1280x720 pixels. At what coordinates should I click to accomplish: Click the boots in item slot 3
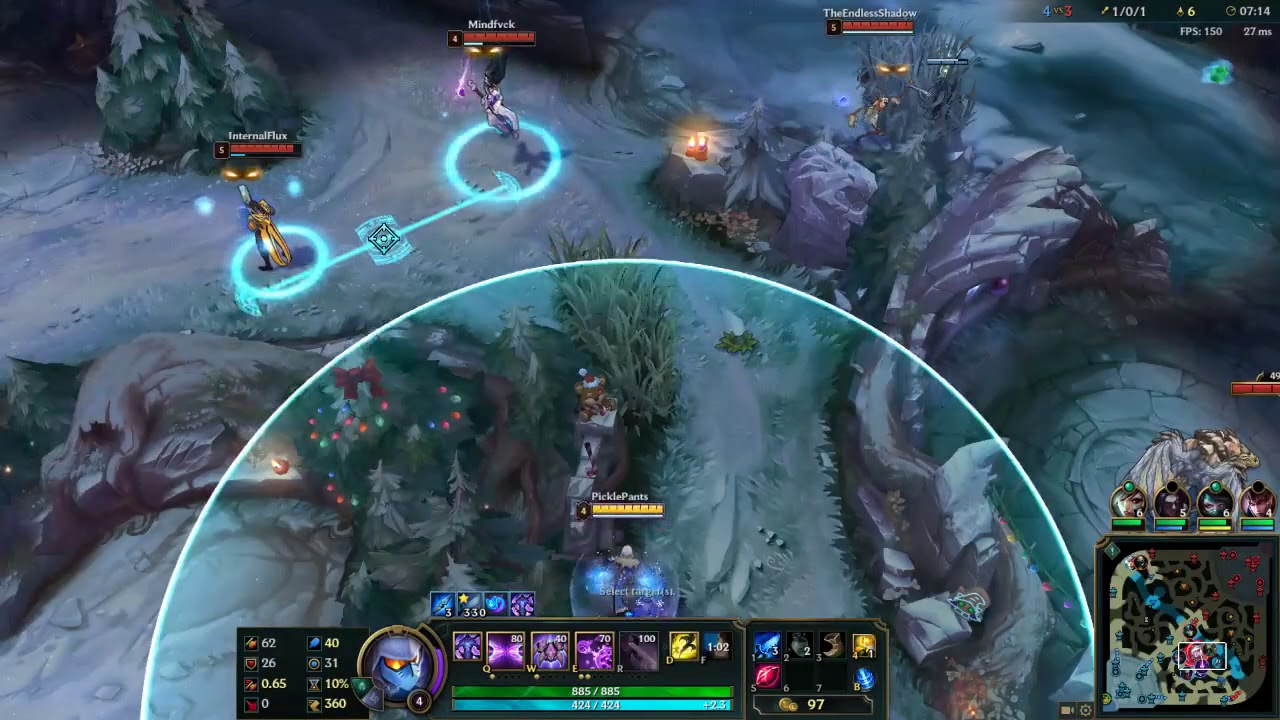[x=833, y=644]
